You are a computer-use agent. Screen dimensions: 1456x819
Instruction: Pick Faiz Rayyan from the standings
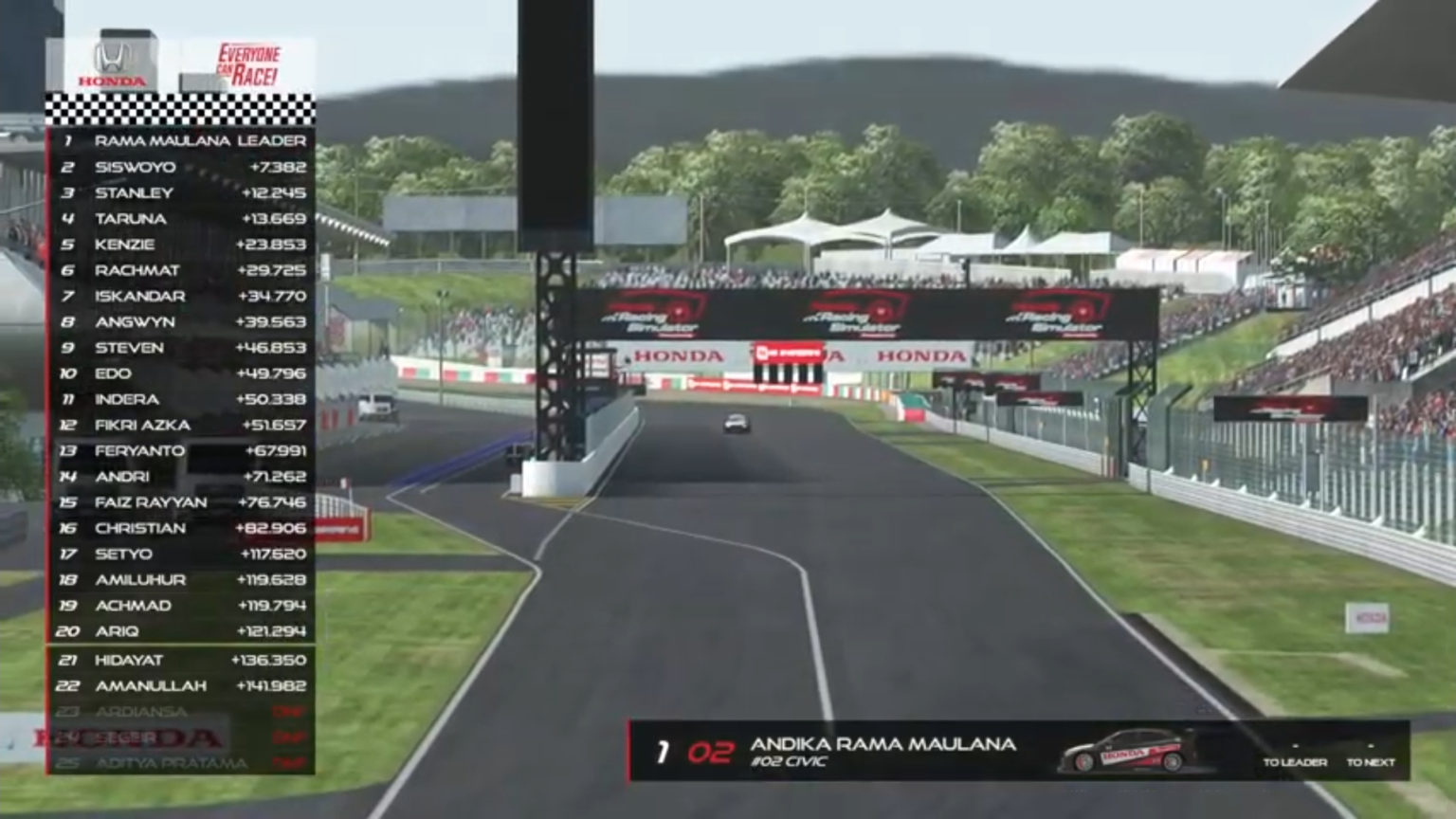click(181, 502)
